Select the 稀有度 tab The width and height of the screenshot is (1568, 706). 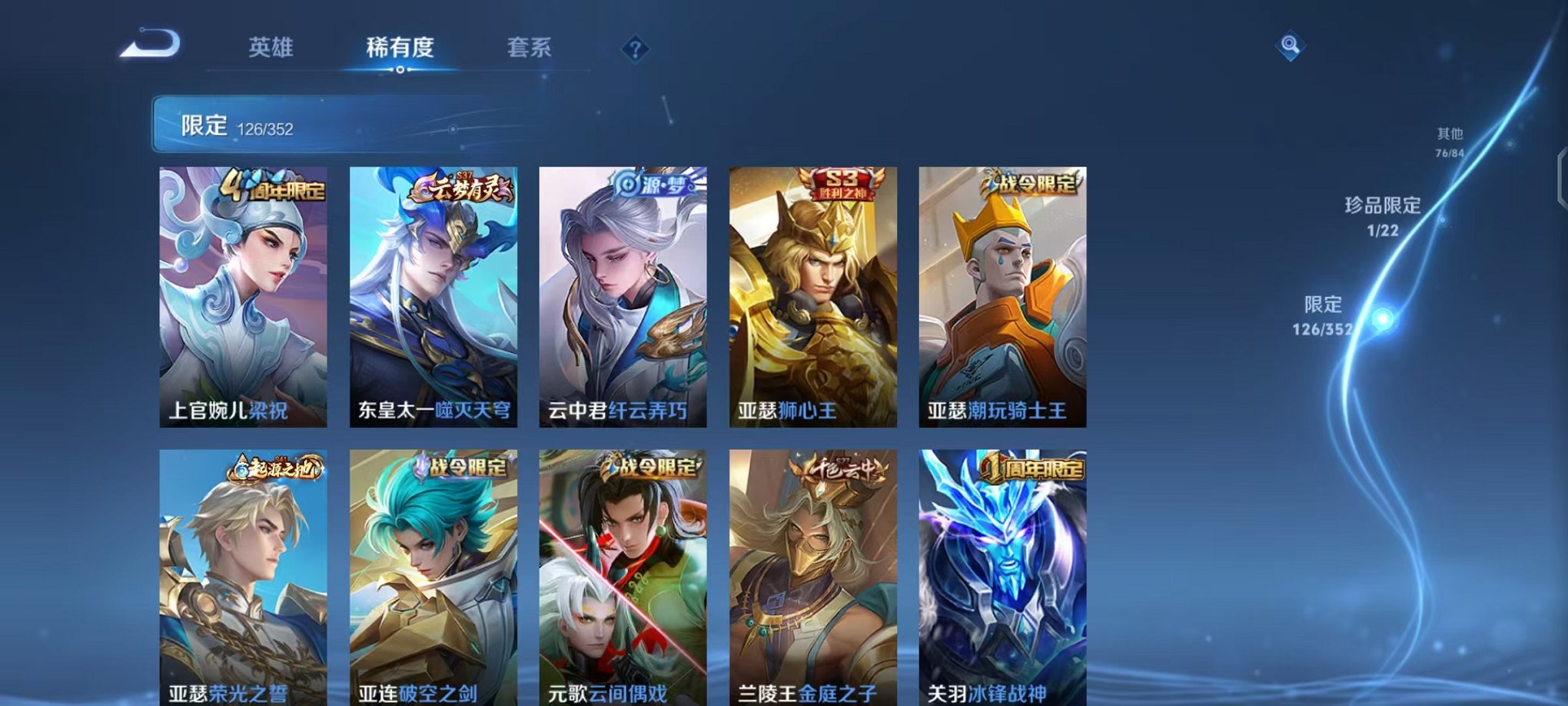[400, 48]
